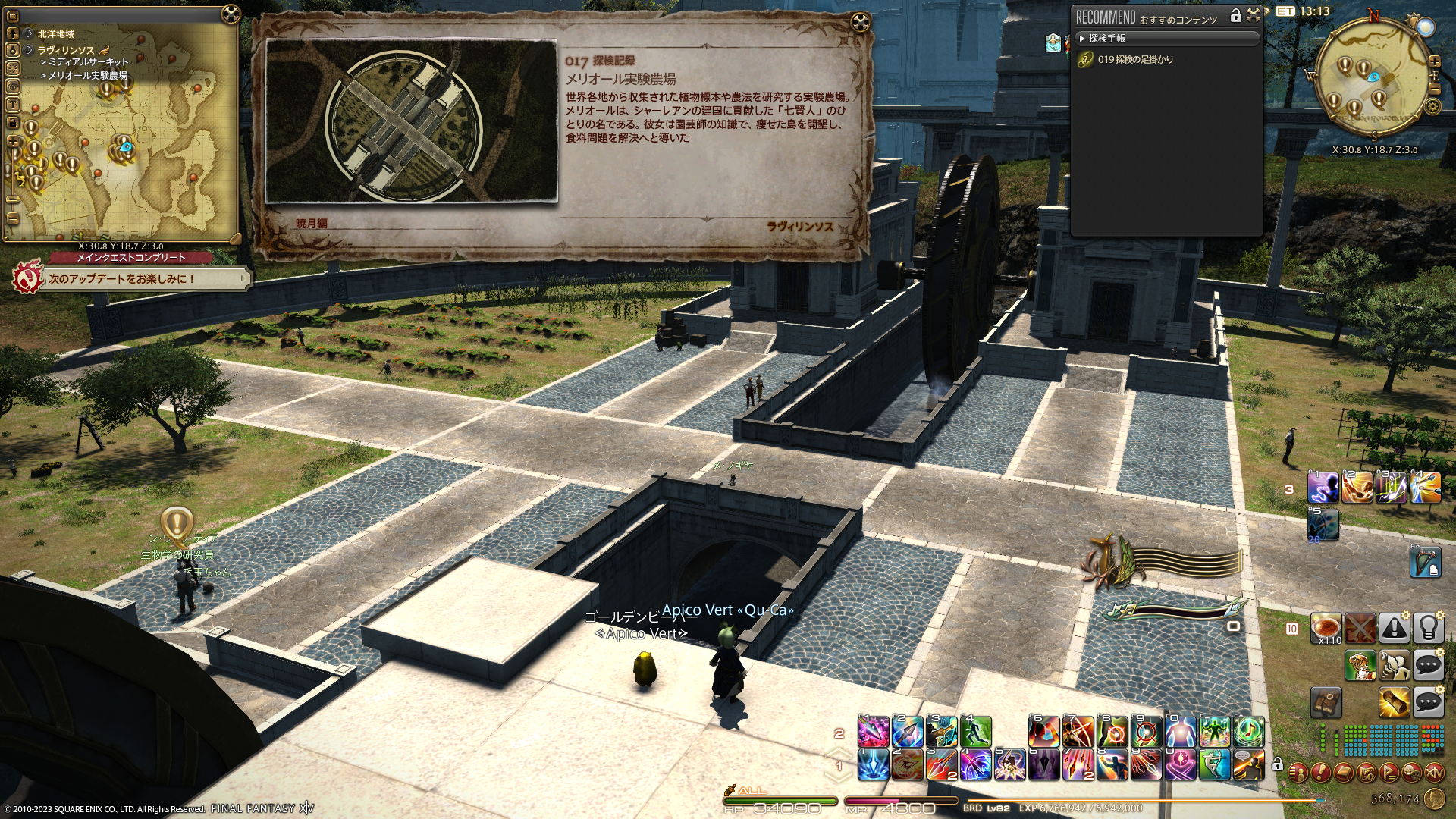Zoom in on the large map
The image size is (1456, 819).
(x=13, y=142)
